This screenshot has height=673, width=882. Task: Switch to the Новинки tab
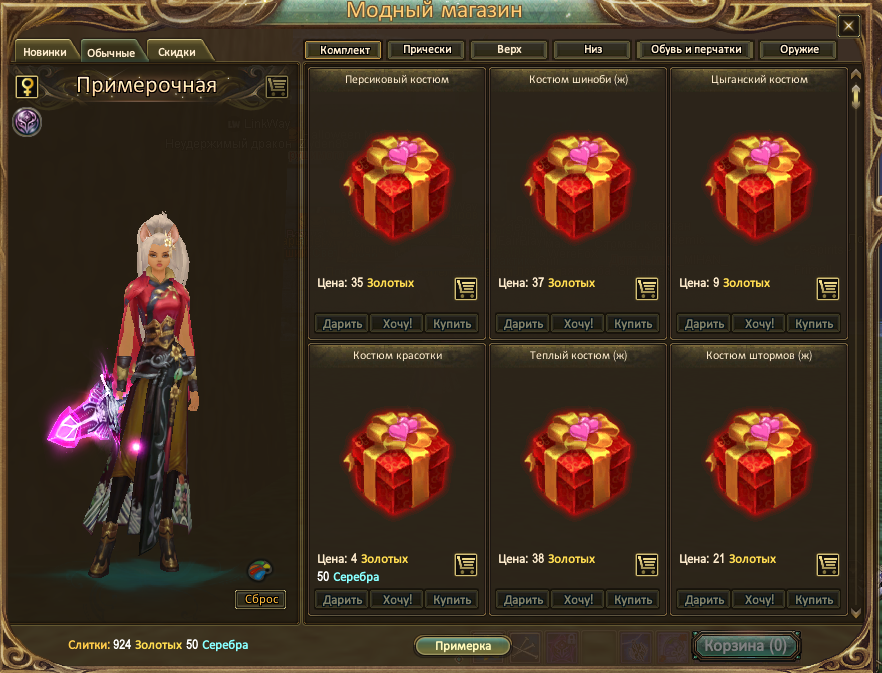coord(45,52)
